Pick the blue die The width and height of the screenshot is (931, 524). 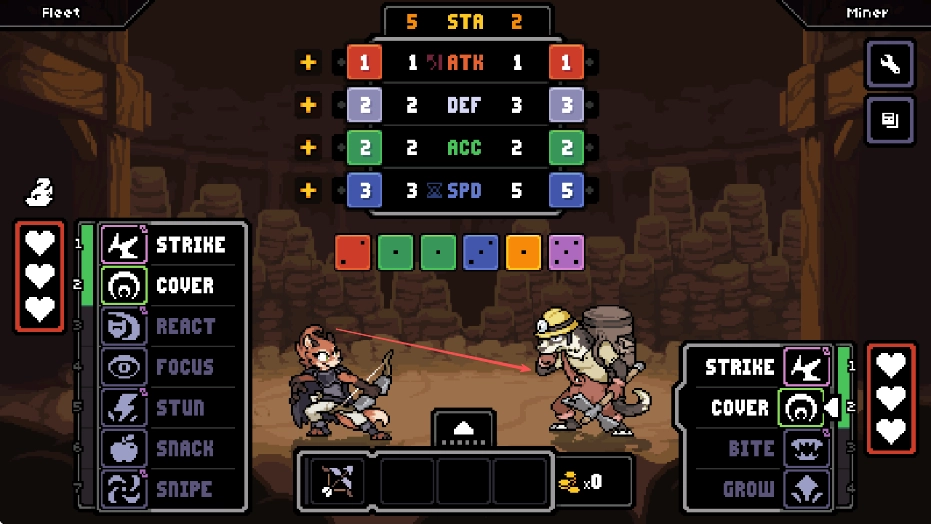(480, 253)
